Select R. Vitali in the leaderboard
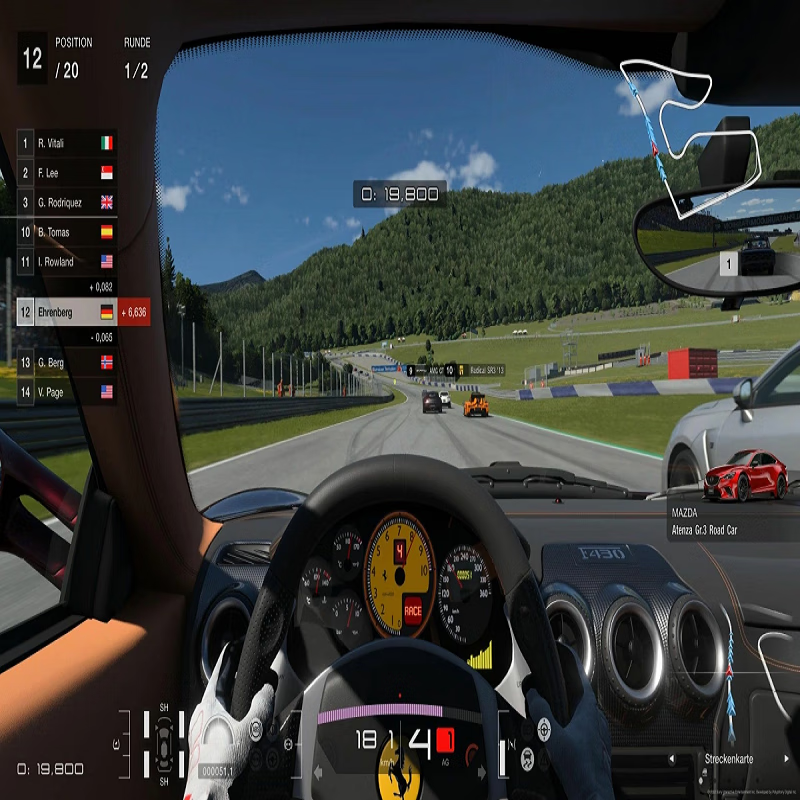 click(66, 143)
